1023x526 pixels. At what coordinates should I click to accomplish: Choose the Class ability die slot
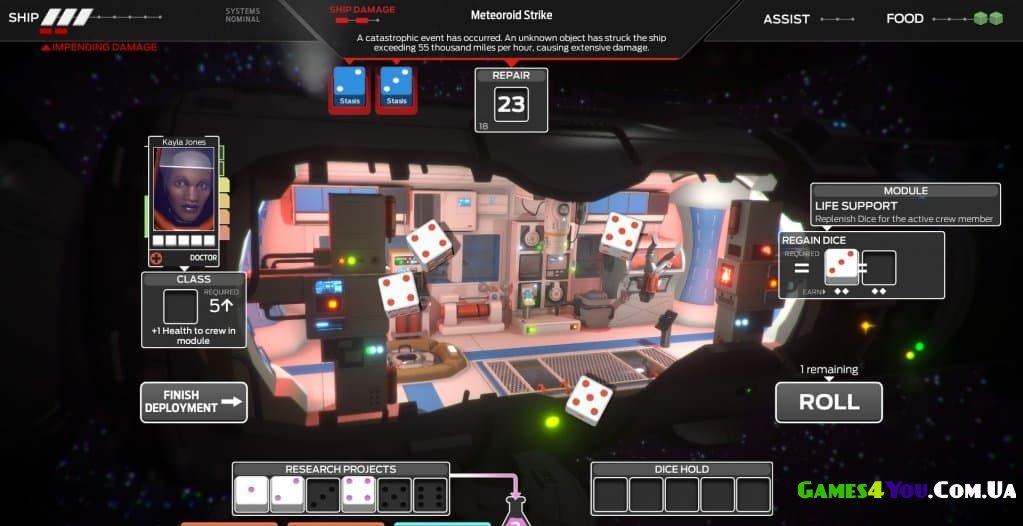(181, 306)
